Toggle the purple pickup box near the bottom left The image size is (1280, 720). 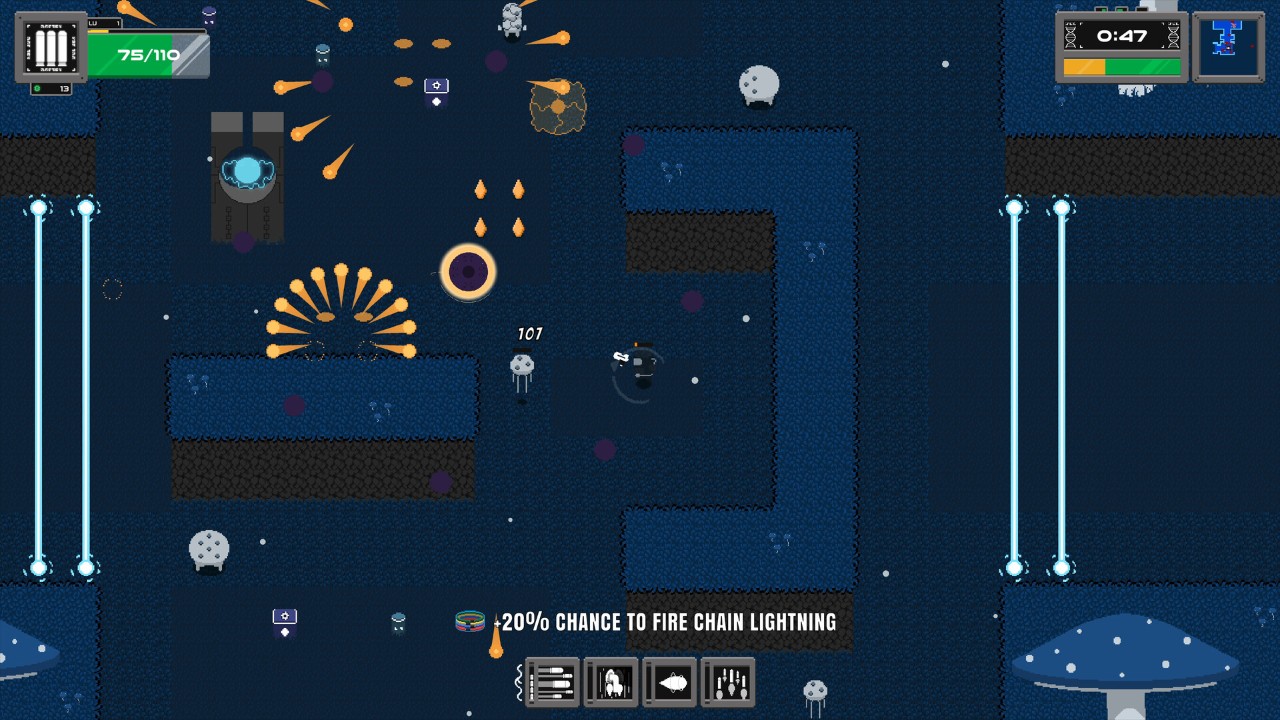284,620
